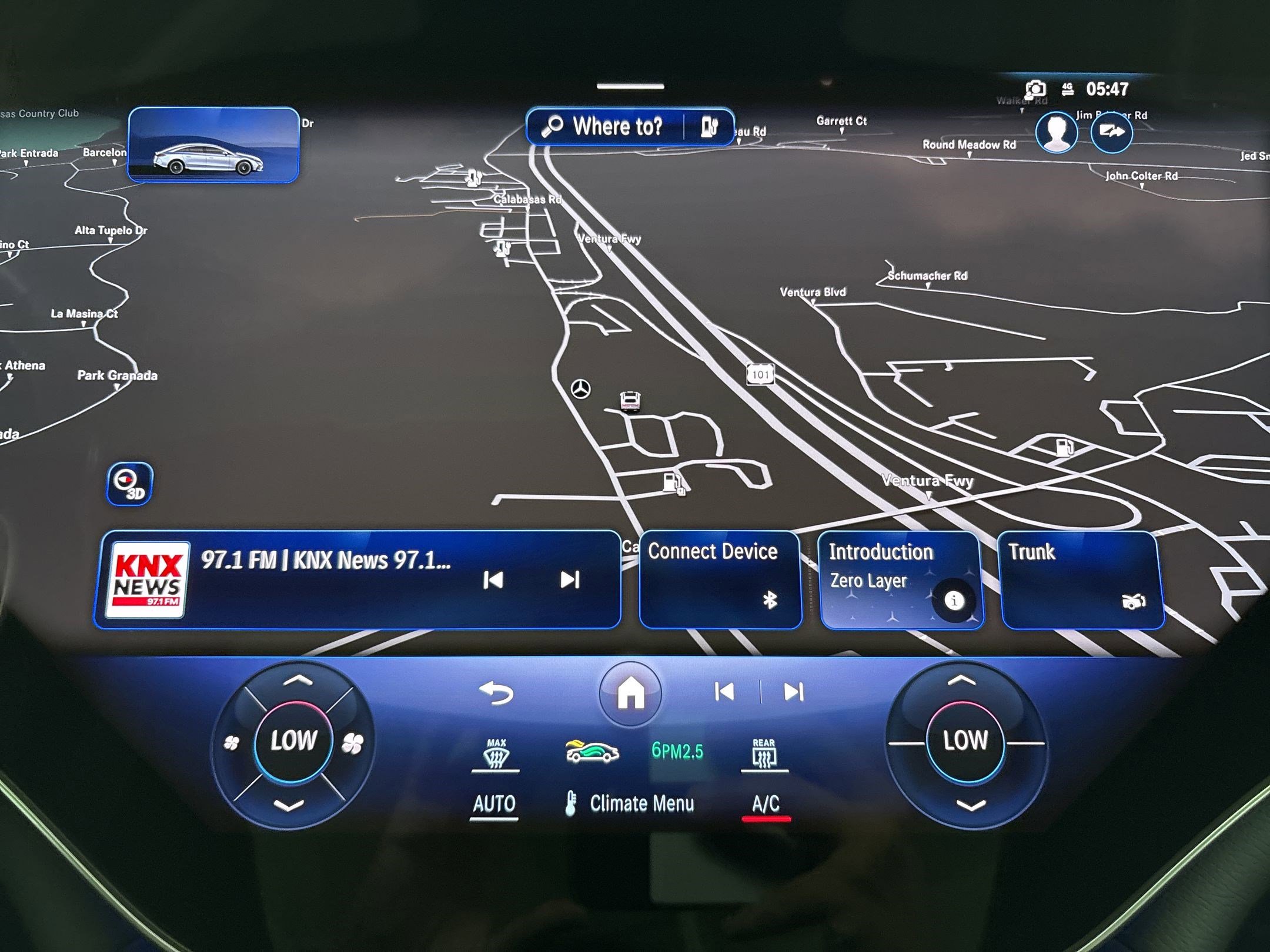Open the "Where to?" destination search
Screen dimensions: 1270x952
(606, 126)
